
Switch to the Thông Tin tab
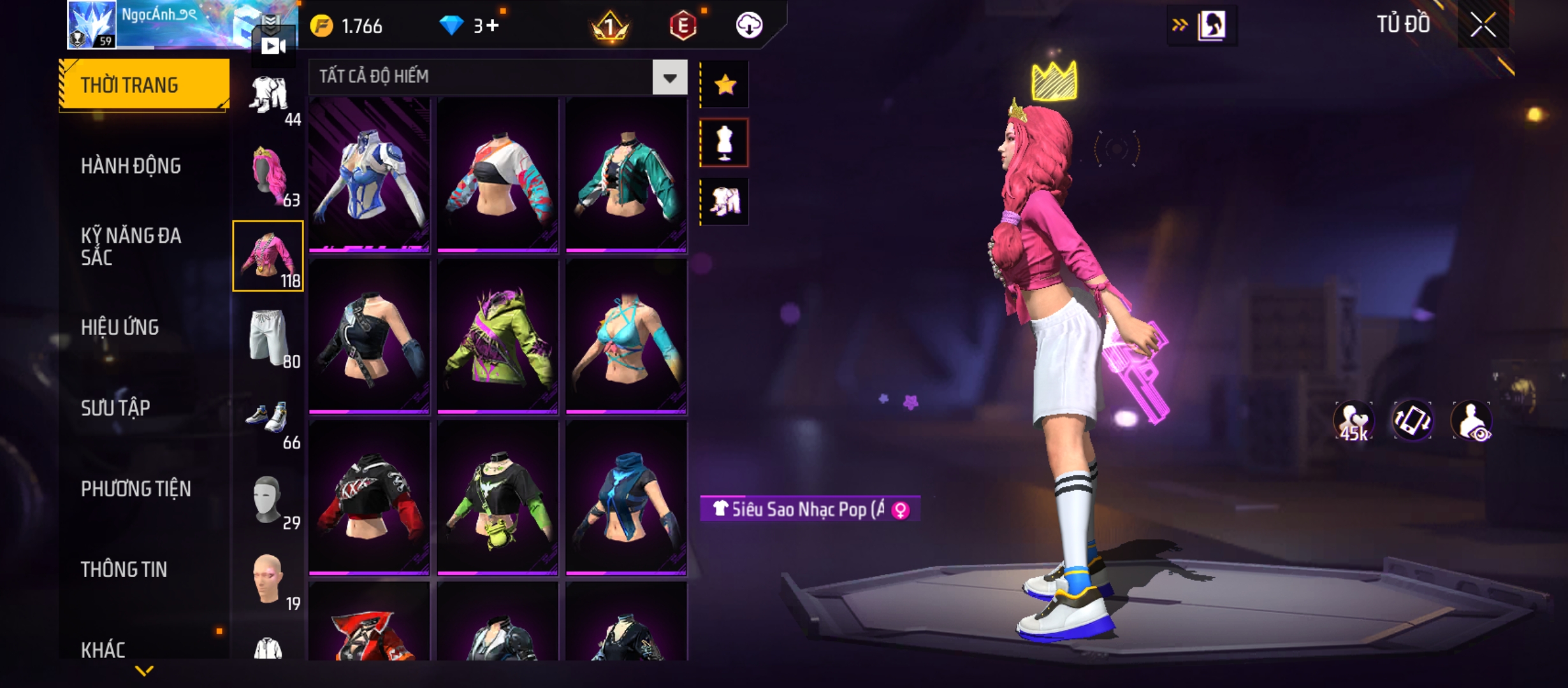124,570
